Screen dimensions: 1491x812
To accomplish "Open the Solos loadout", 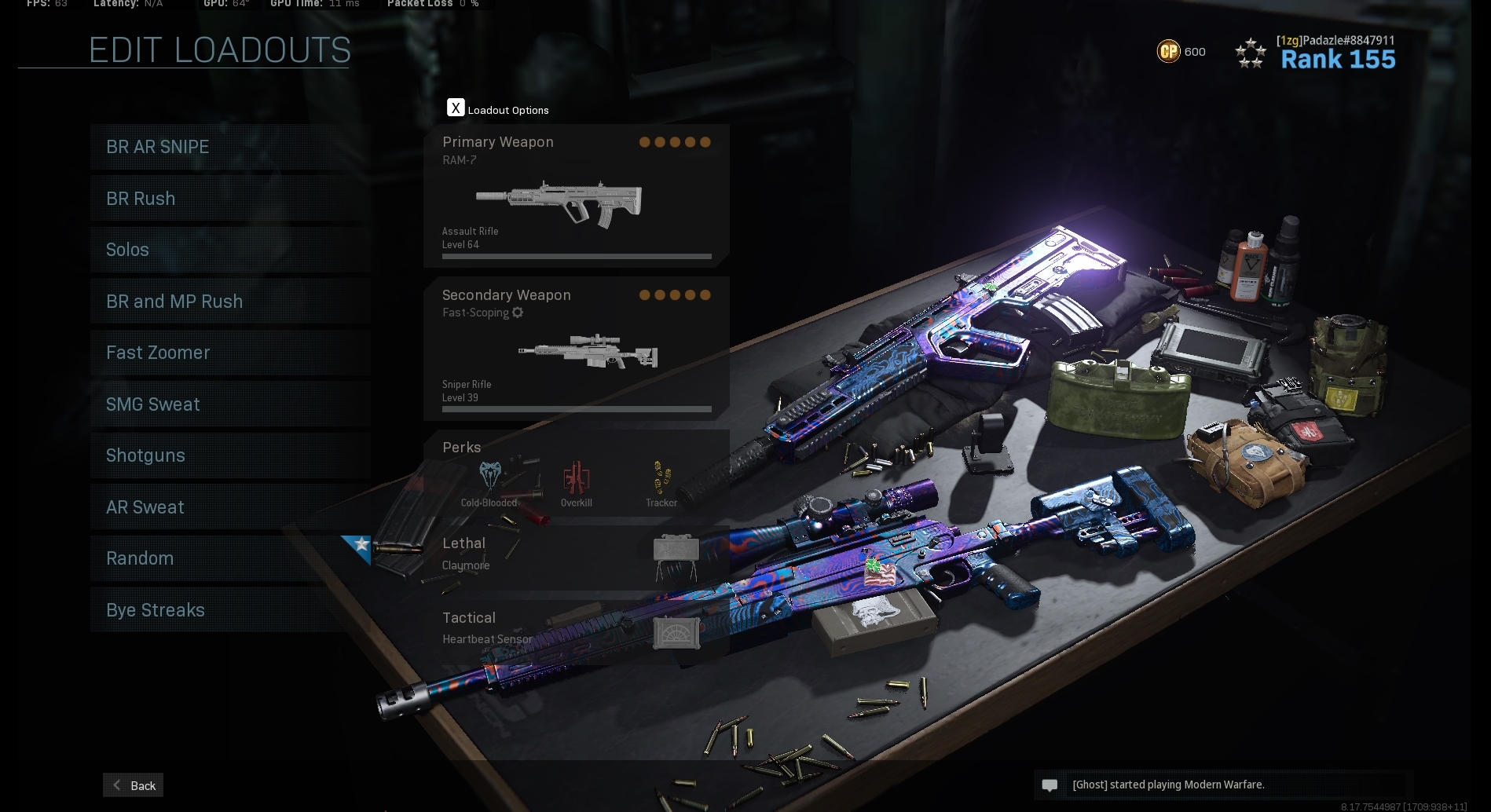I will point(229,250).
